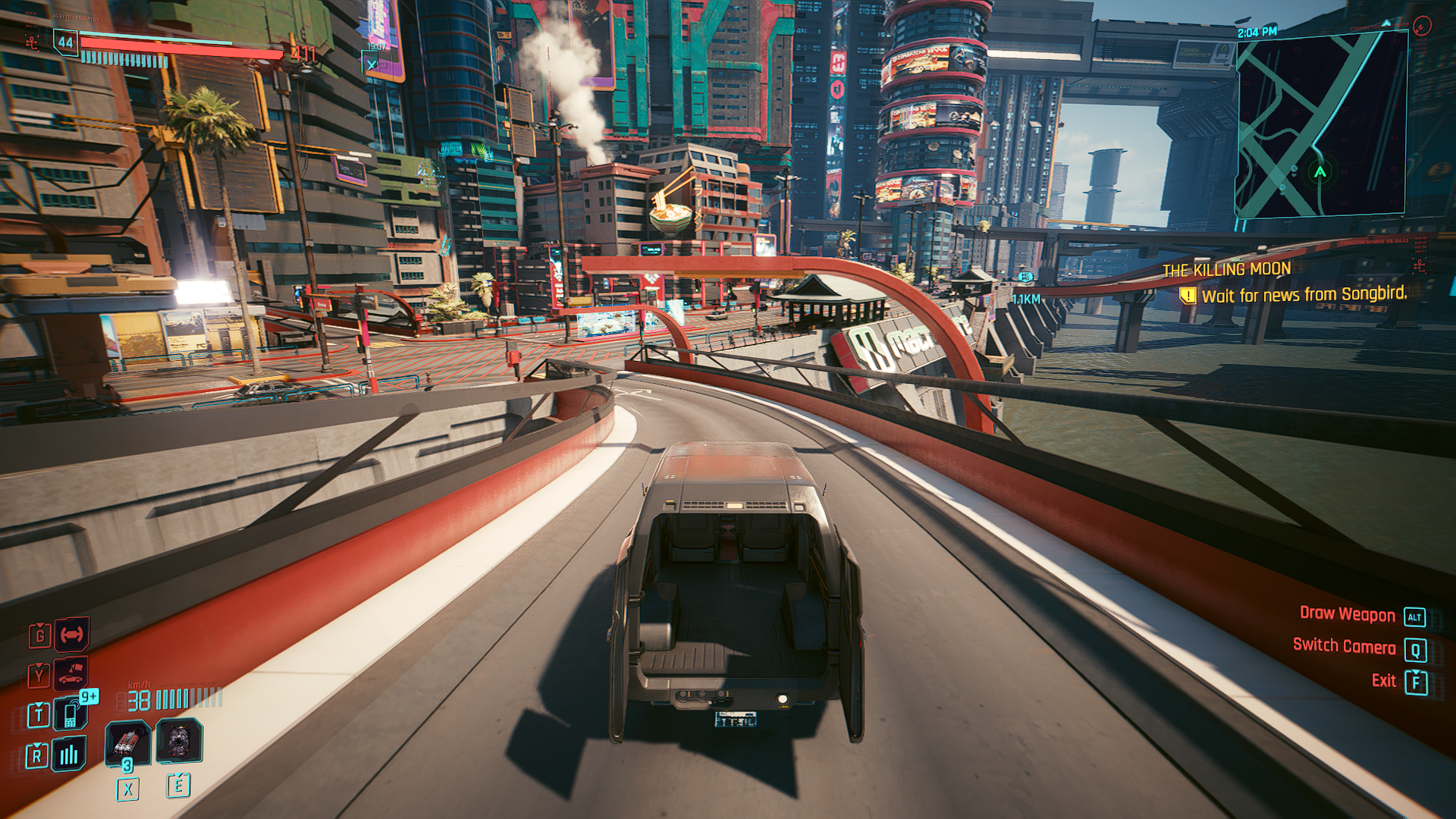
Task: Click the Wait for news from Songbird objective
Action: [1303, 295]
